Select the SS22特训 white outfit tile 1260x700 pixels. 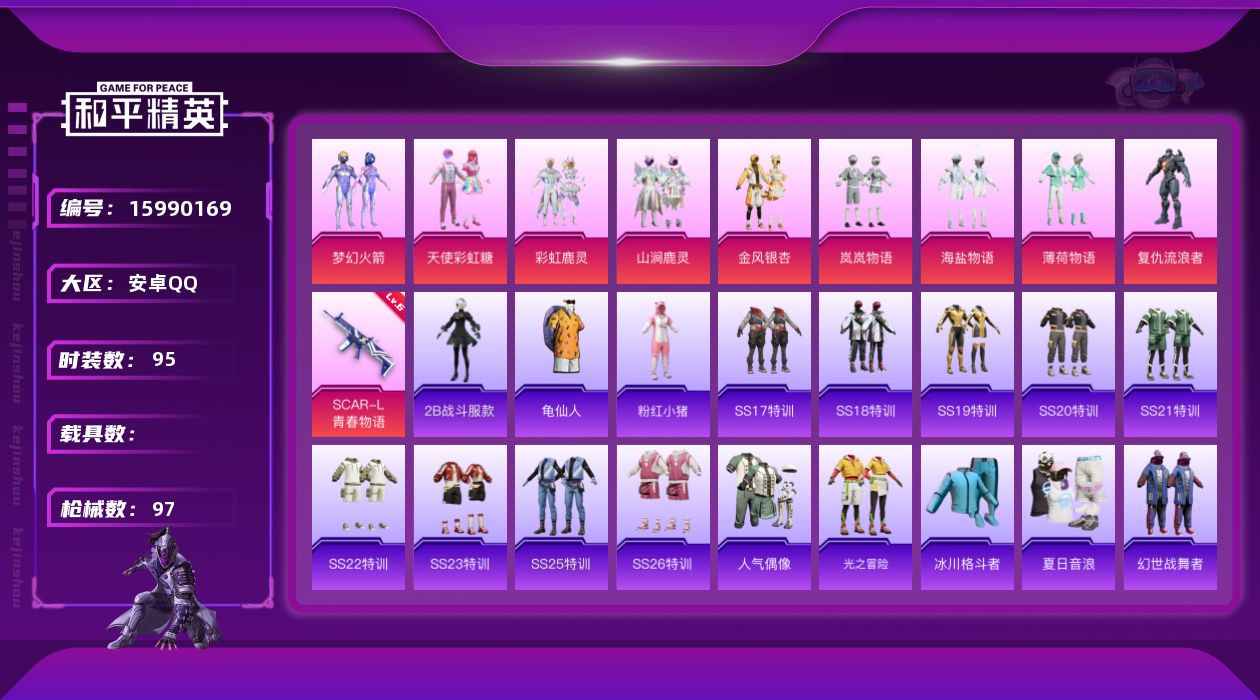tap(358, 517)
